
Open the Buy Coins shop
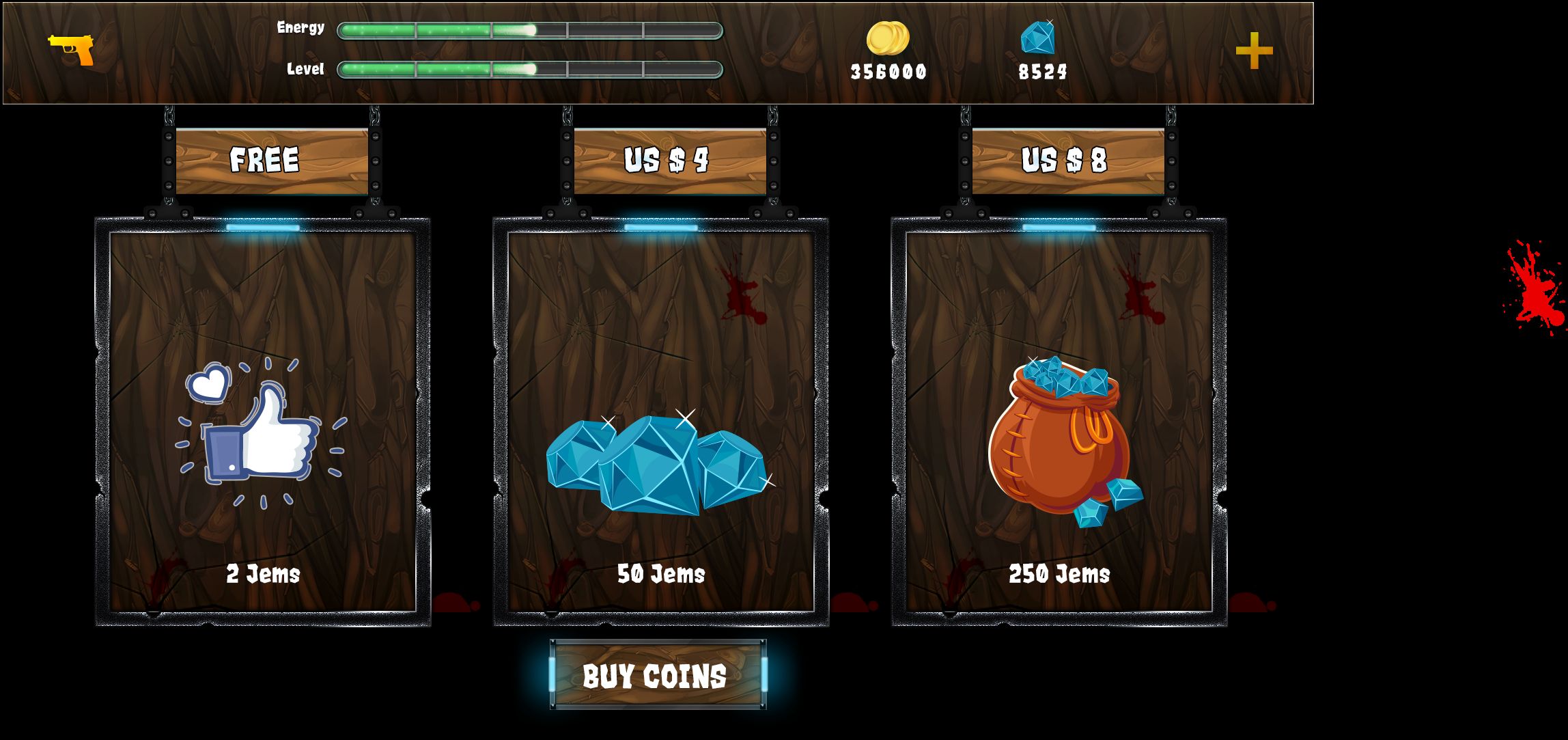click(x=658, y=675)
